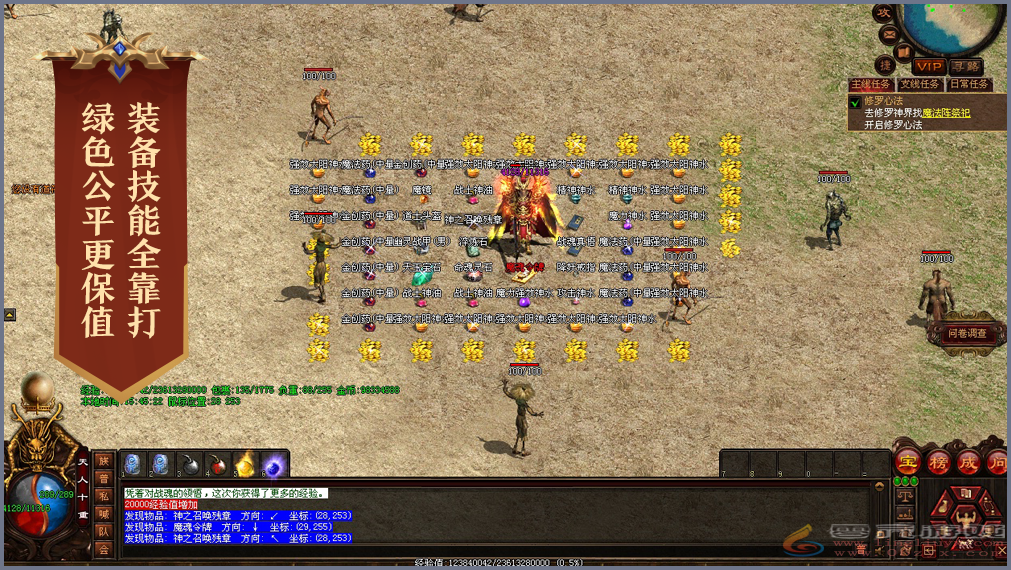Switch to the 日常任务 quest tab
Image resolution: width=1011 pixels, height=570 pixels.
click(x=968, y=85)
